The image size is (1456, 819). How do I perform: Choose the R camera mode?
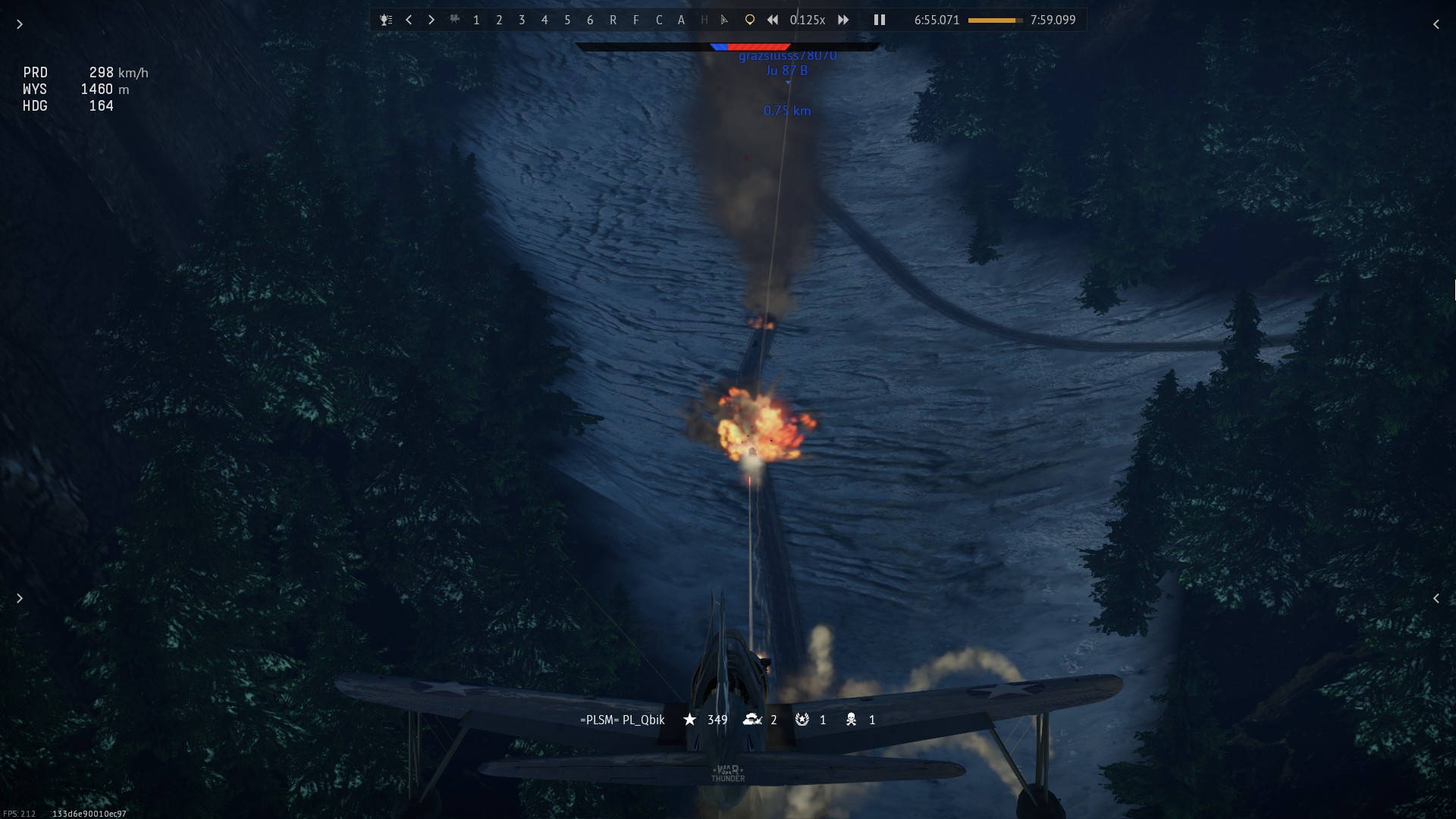tap(613, 20)
